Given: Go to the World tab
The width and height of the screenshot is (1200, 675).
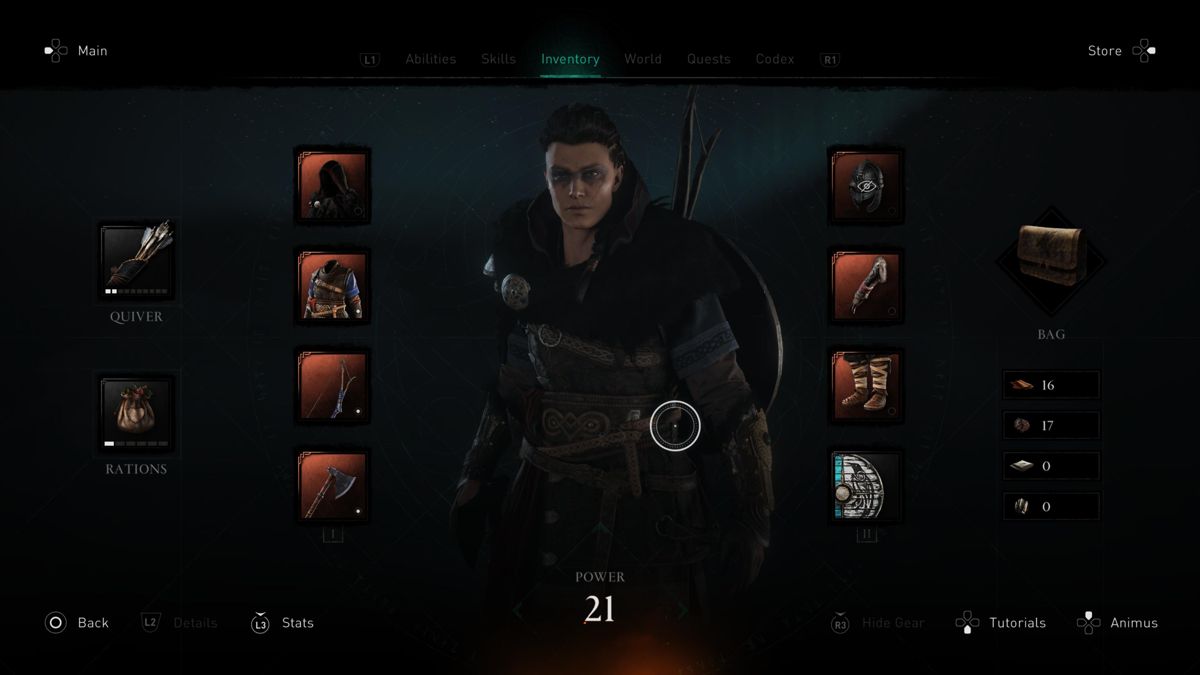Looking at the screenshot, I should tap(643, 59).
